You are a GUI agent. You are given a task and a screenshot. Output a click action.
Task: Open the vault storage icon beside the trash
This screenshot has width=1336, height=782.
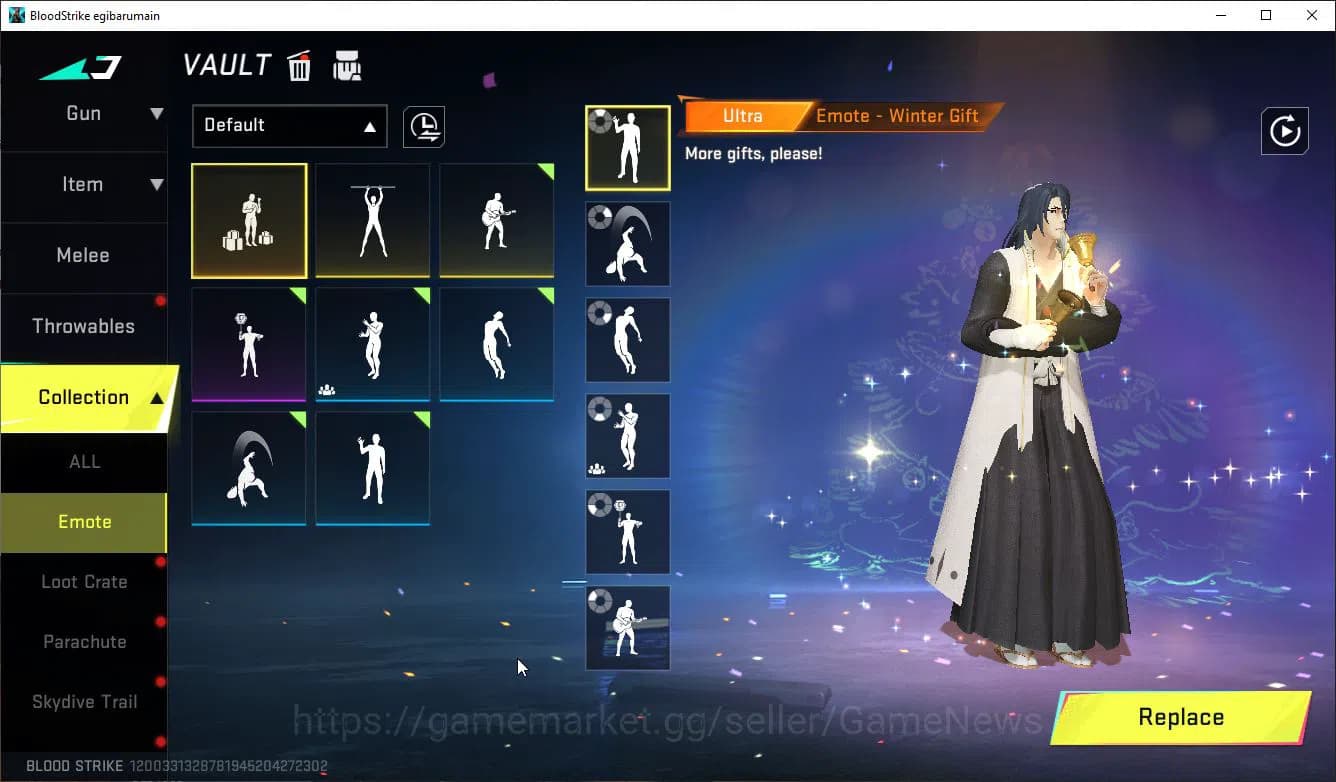pos(347,66)
